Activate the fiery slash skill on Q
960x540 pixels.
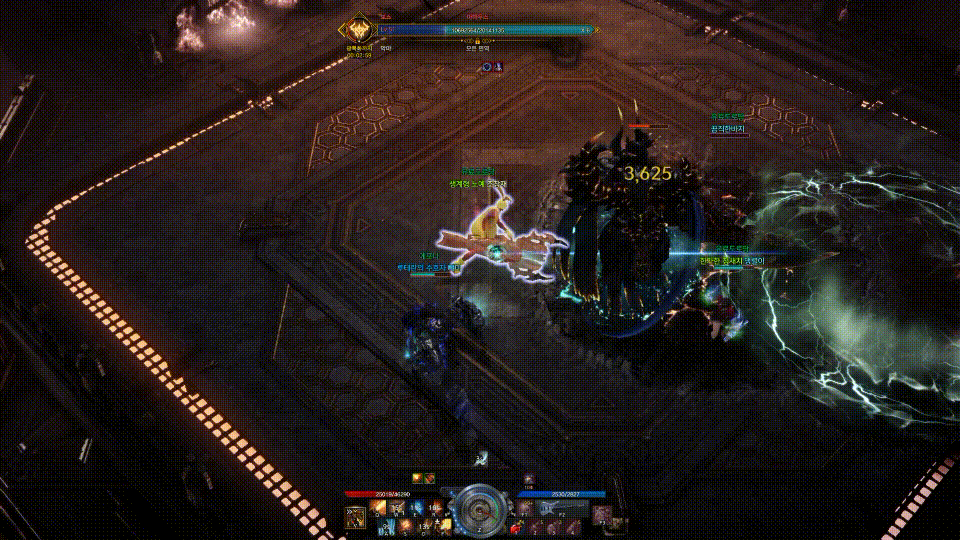[379, 509]
